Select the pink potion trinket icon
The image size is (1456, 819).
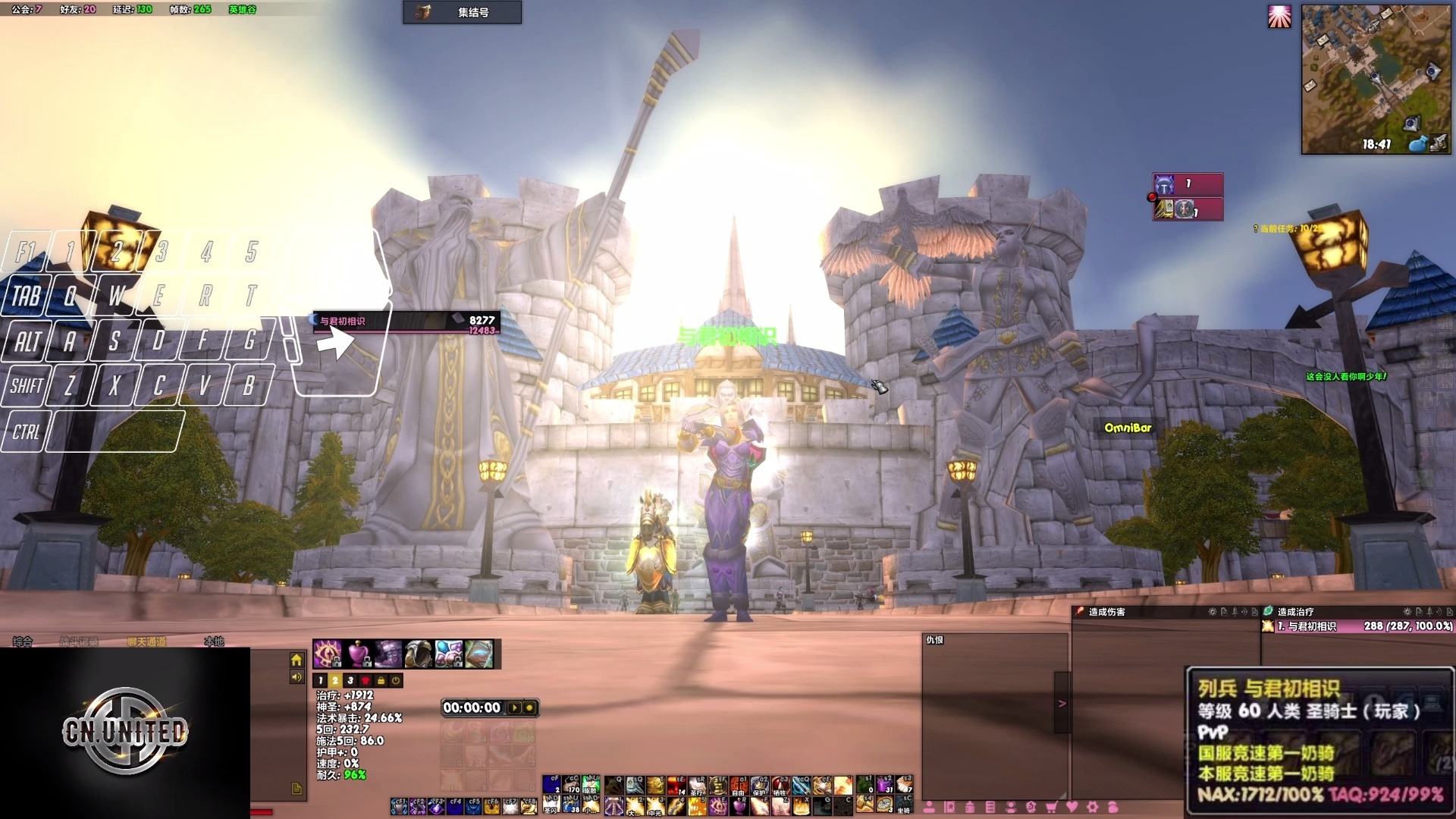click(359, 654)
